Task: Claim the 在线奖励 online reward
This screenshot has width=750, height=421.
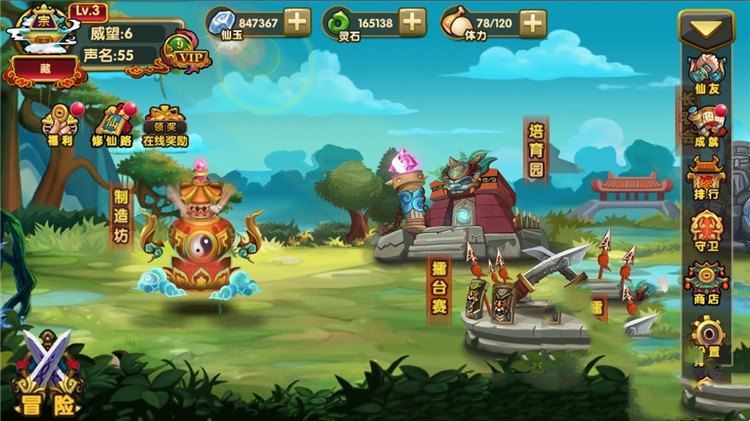Action: tap(165, 126)
